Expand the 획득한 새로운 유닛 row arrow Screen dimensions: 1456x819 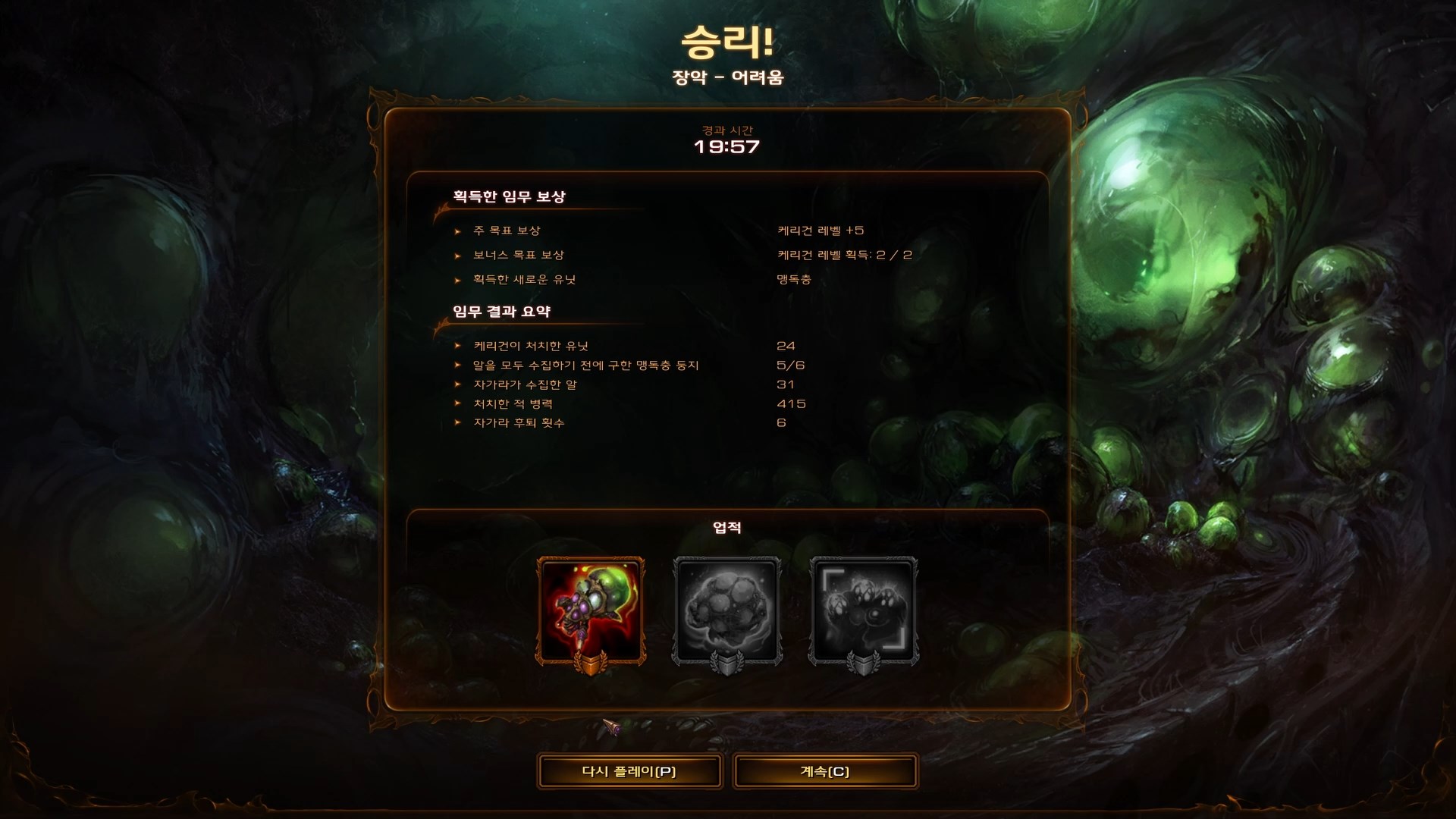coord(457,278)
